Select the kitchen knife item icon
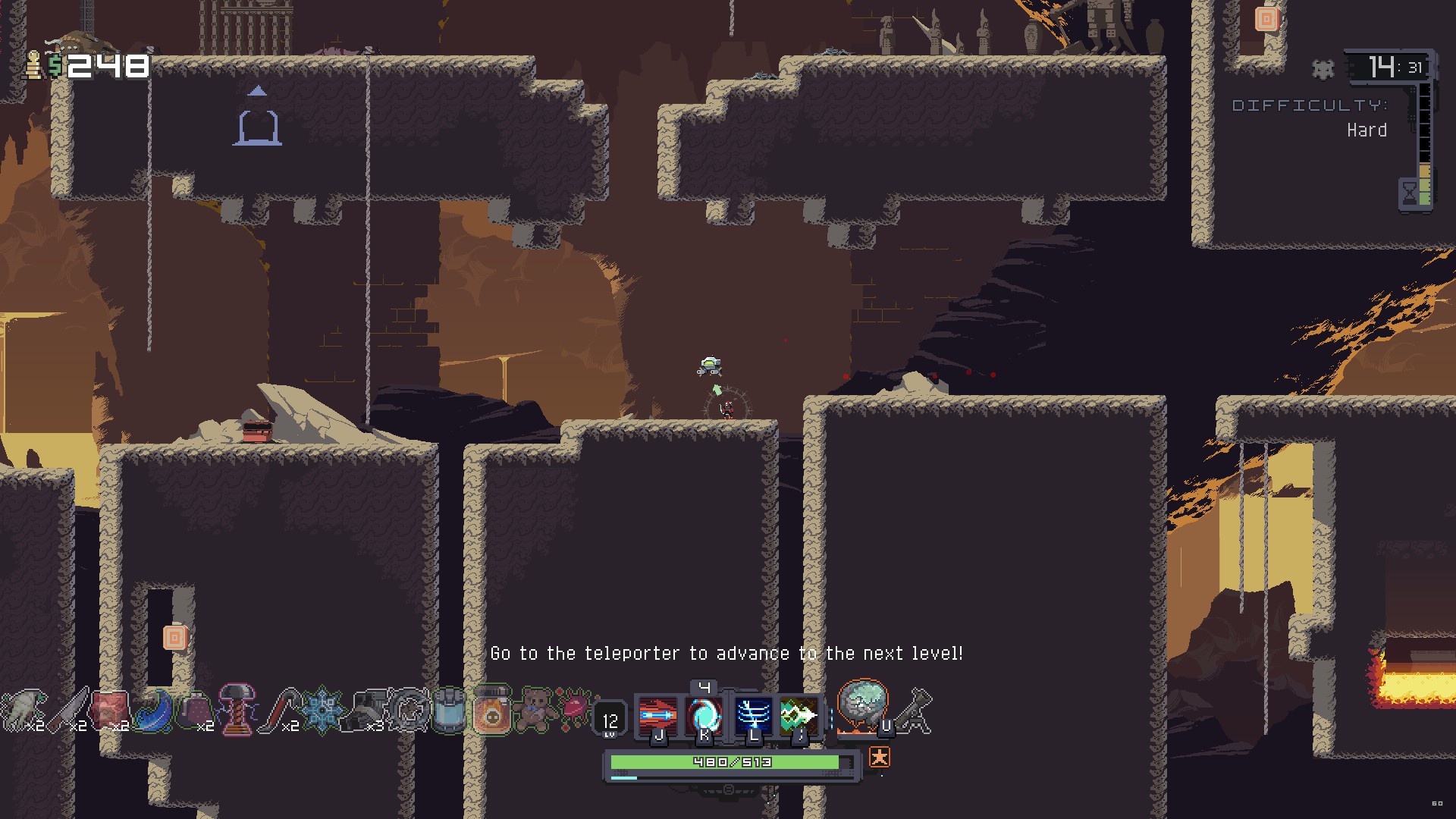1456x819 pixels. (x=70, y=710)
